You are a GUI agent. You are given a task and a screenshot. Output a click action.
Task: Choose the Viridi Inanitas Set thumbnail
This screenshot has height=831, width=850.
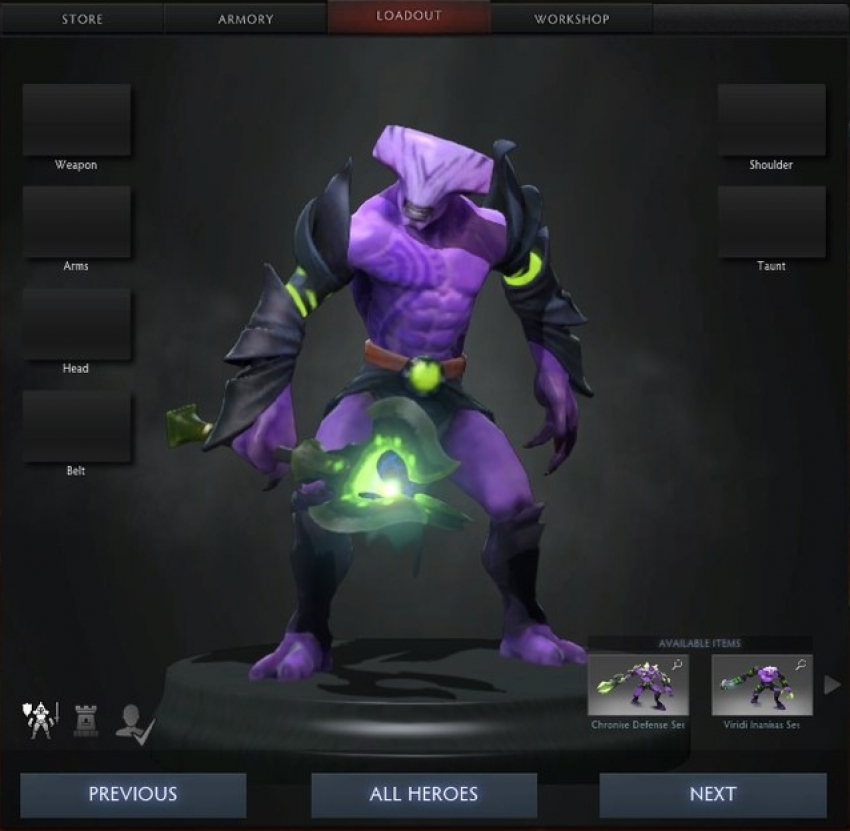click(762, 685)
